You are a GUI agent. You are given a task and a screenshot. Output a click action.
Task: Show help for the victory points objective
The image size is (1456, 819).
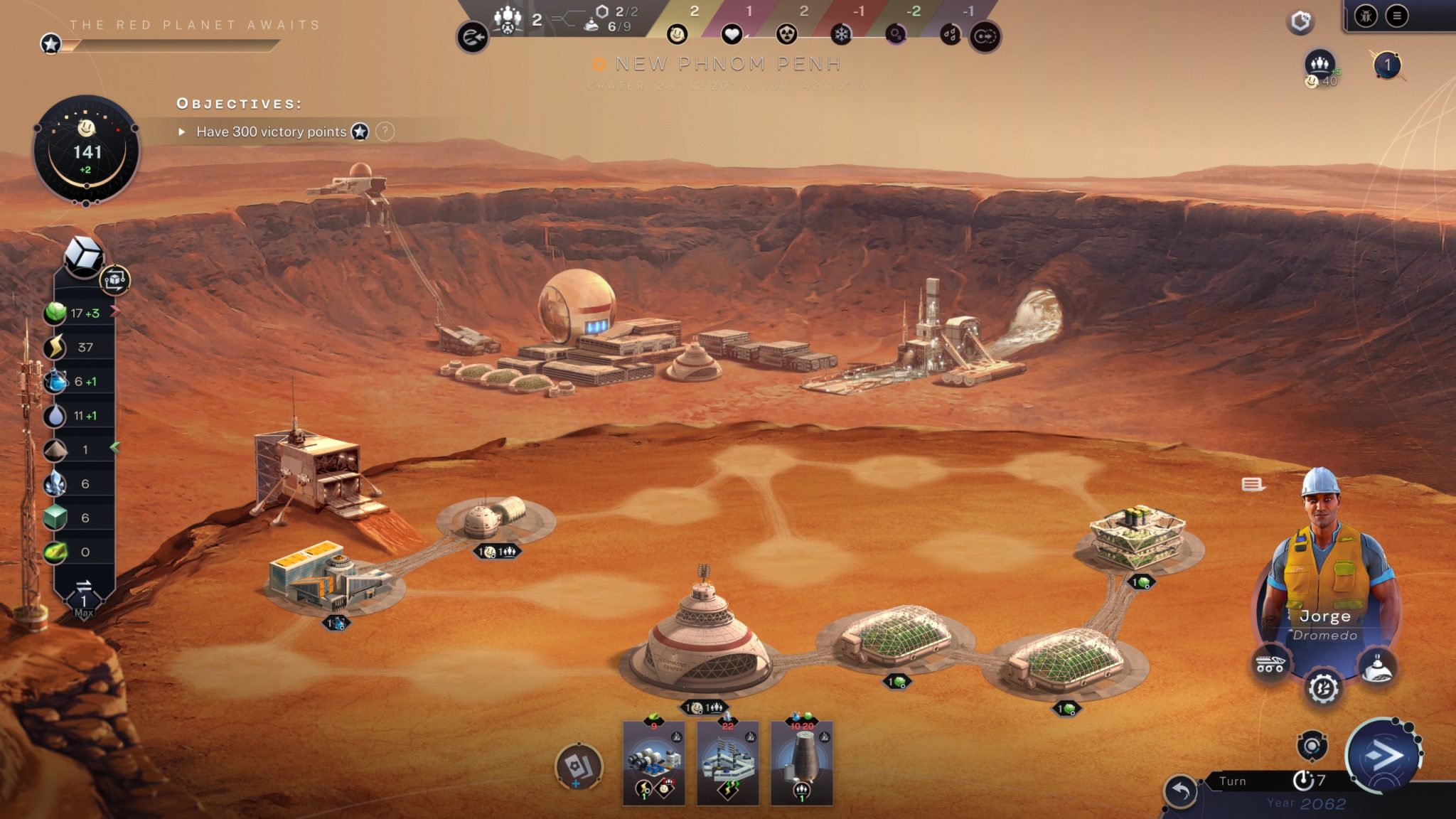pyautogui.click(x=385, y=132)
